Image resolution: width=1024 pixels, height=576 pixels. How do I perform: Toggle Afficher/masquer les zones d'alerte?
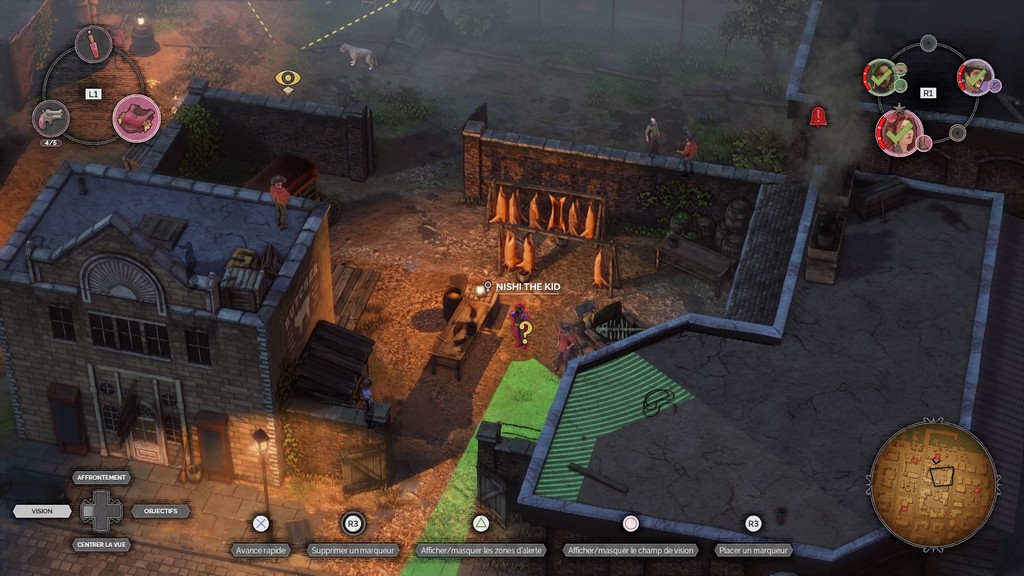(479, 550)
